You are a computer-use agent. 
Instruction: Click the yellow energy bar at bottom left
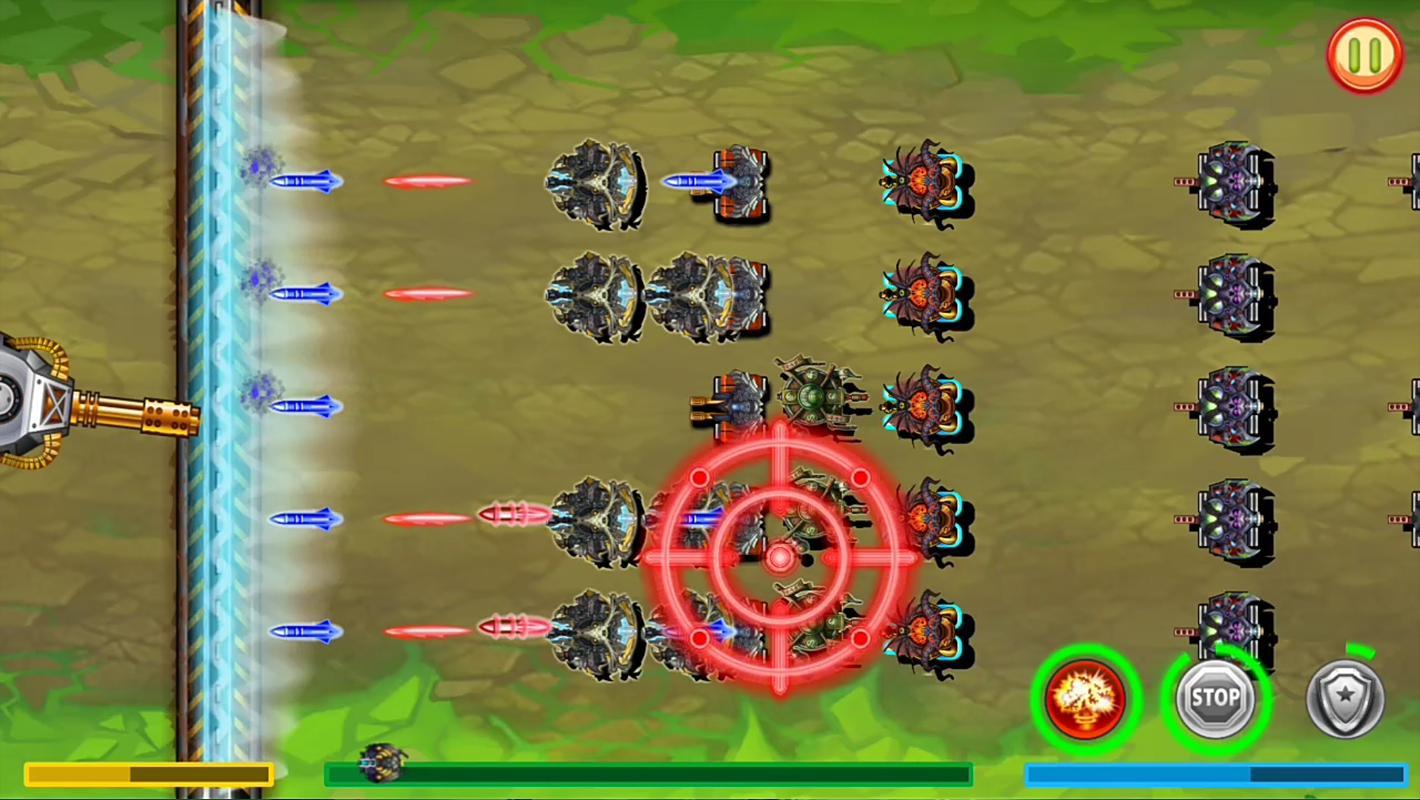[x=150, y=773]
